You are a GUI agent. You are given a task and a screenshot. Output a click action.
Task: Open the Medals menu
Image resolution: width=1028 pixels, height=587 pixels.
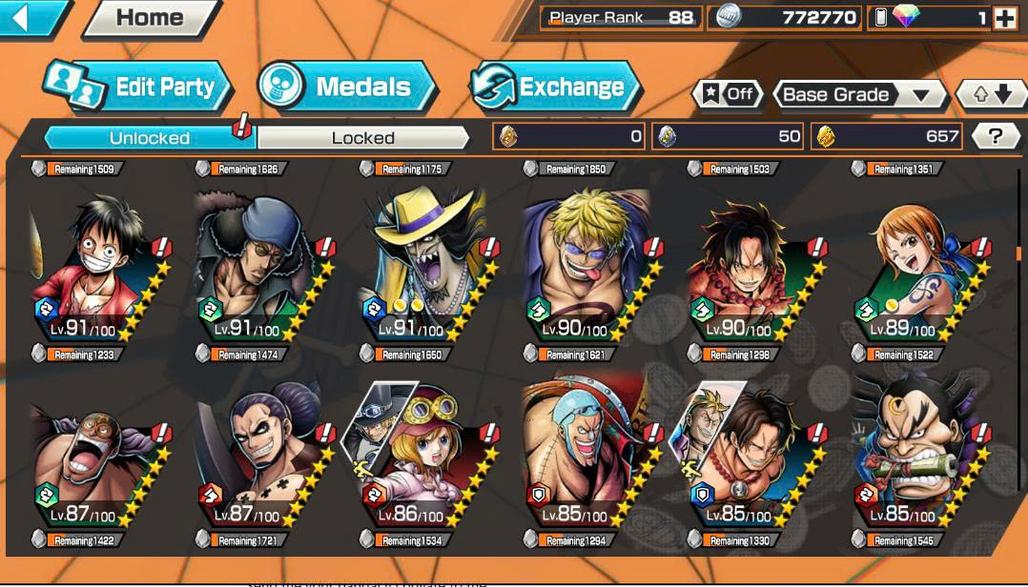point(347,87)
